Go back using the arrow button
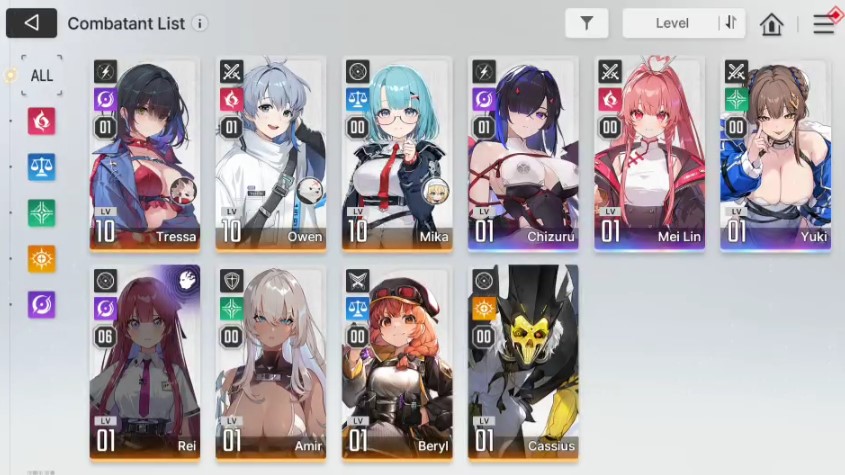 click(x=31, y=23)
